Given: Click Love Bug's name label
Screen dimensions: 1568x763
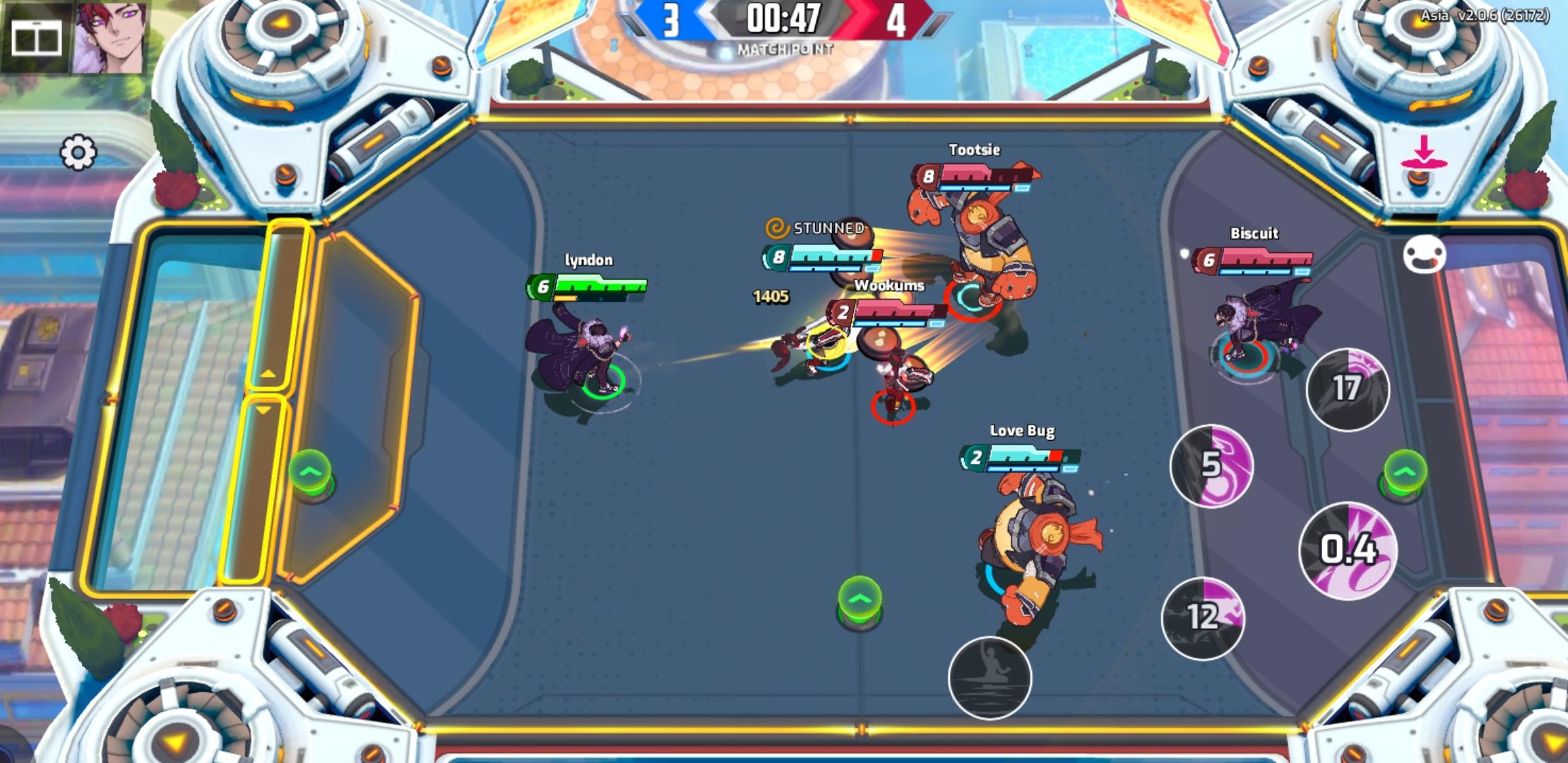Looking at the screenshot, I should point(1022,430).
